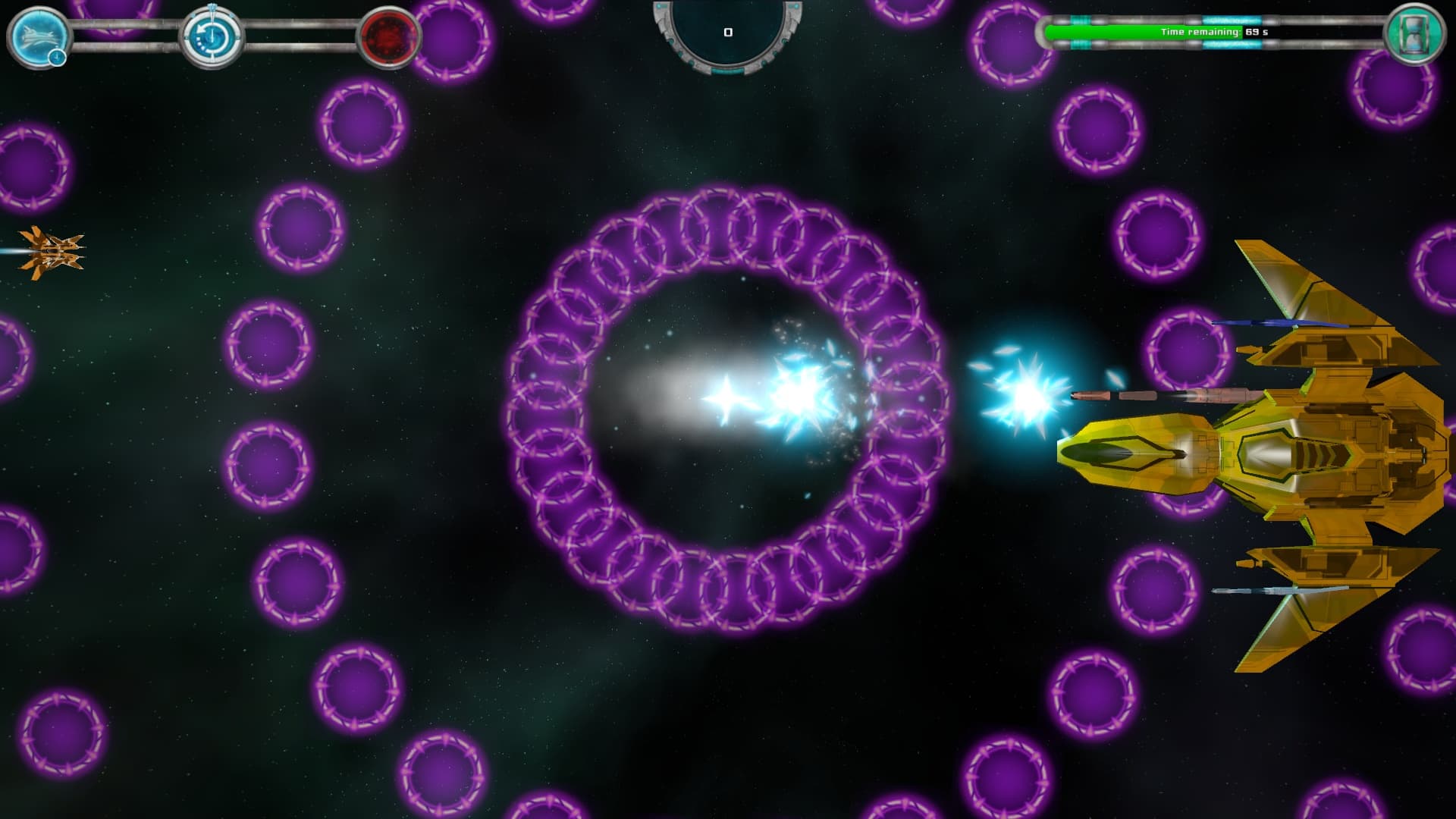Click the small clock badge on the ship icon
1456x819 pixels.
click(x=56, y=56)
